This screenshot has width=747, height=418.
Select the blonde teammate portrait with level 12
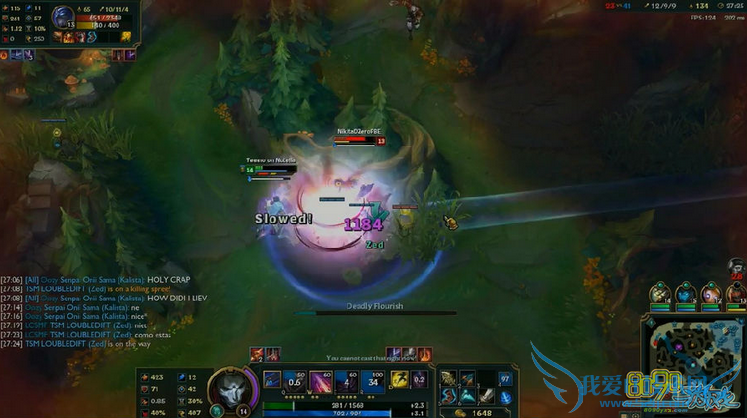tap(711, 294)
